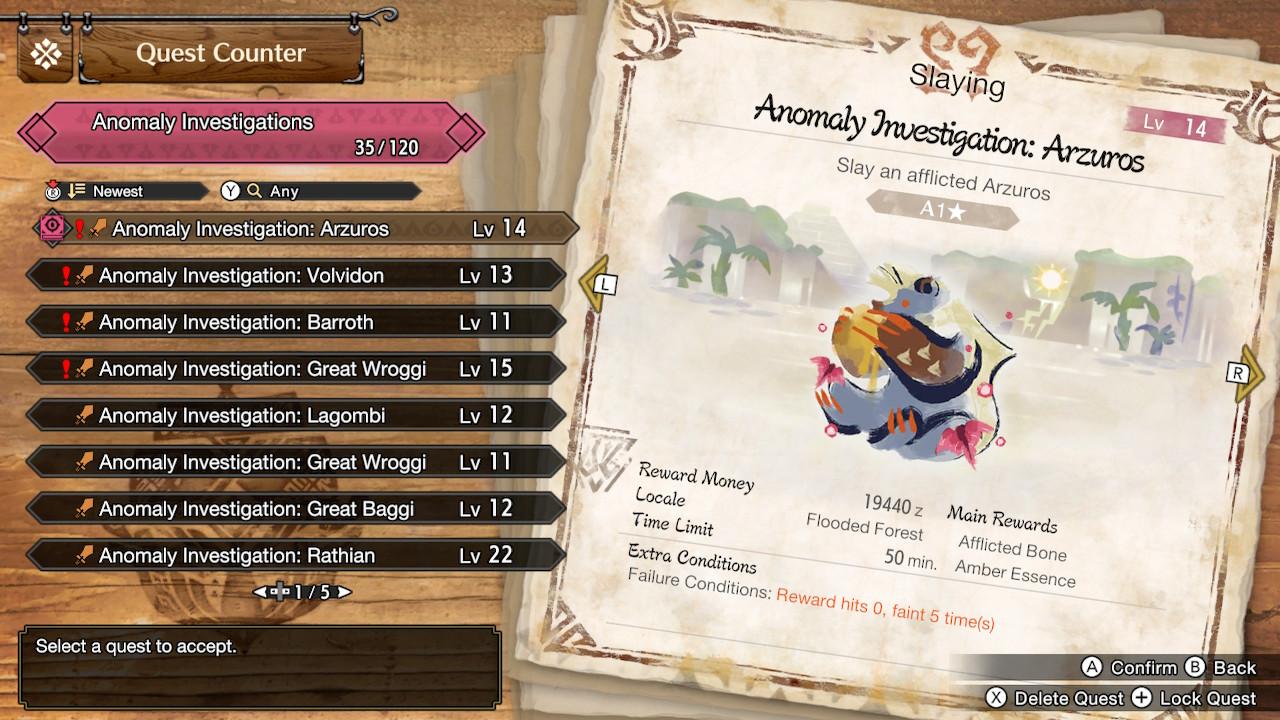The image size is (1280, 720).
Task: Go to previous quest detail page
Action: click(x=598, y=285)
